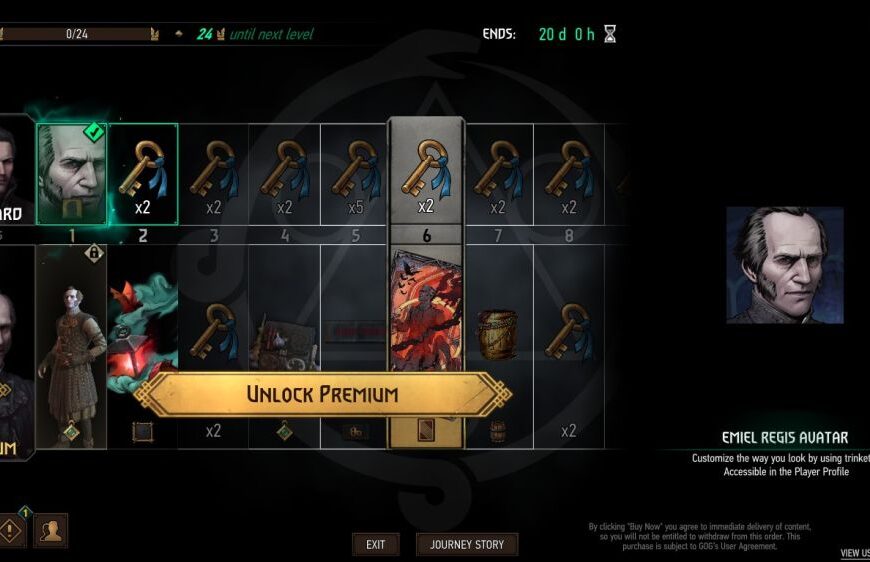The image size is (870, 562).
Task: Open the Journey Story
Action: click(x=467, y=544)
